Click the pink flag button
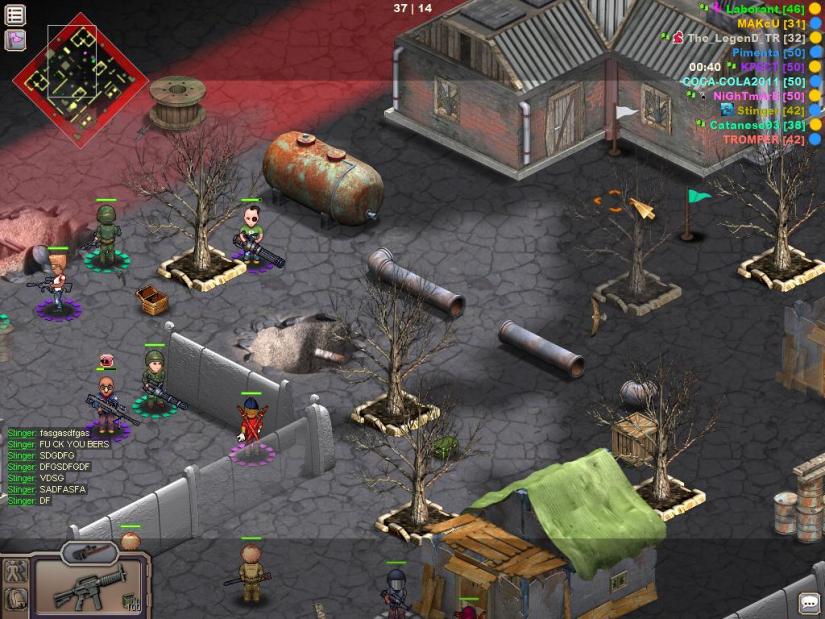 coord(15,40)
